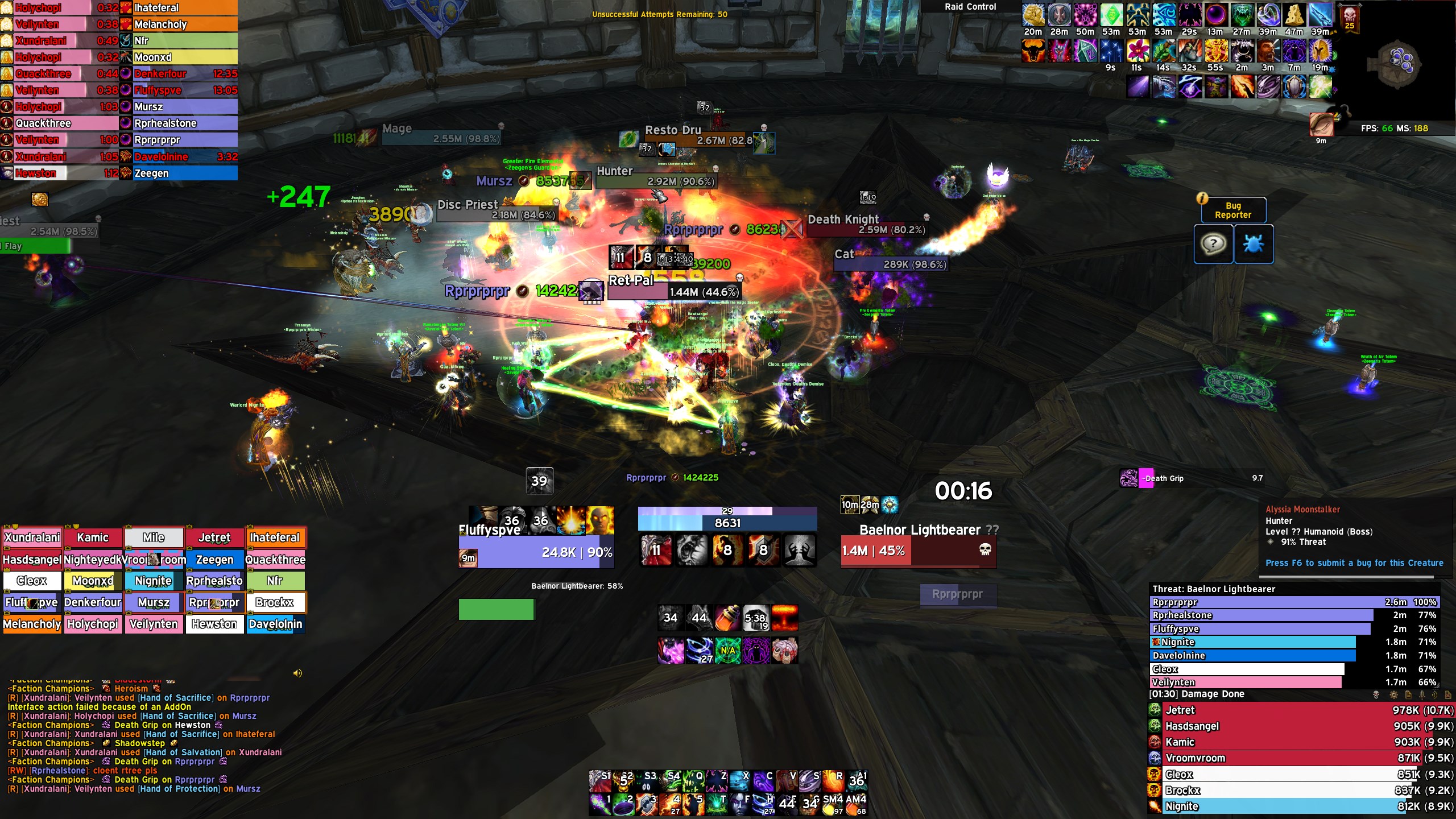
Task: Click the Fluffyspve player unit frame
Action: point(536,552)
